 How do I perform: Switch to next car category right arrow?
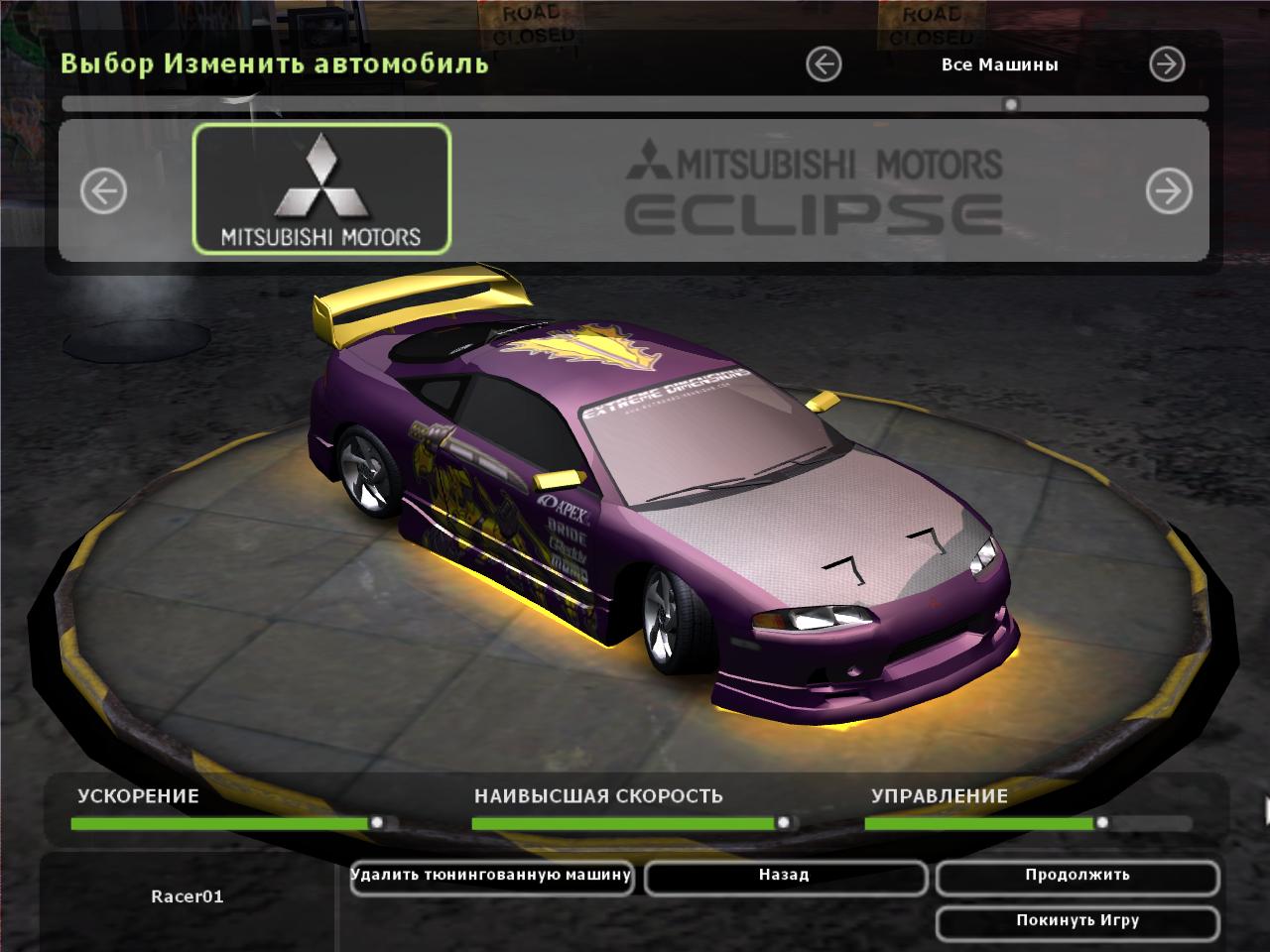[1167, 64]
